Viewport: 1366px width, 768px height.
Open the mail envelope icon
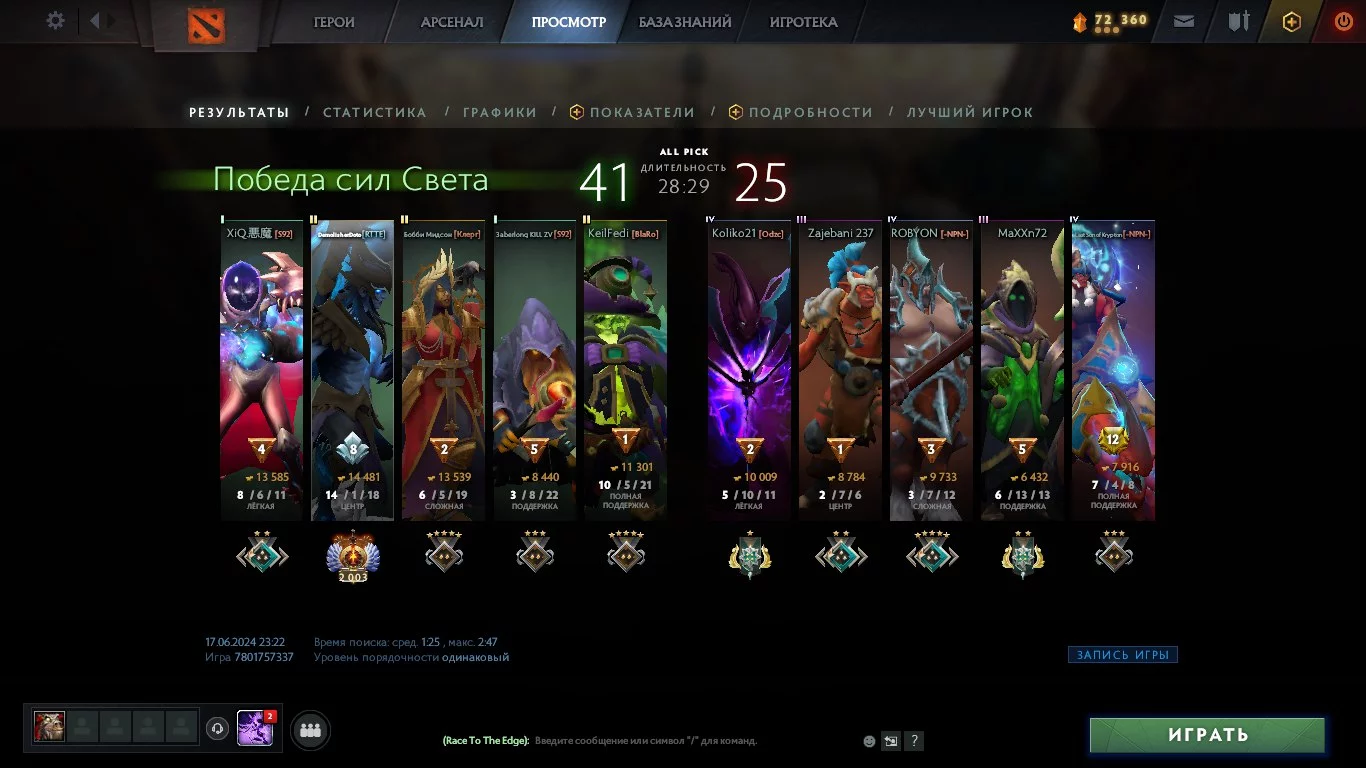[x=1184, y=21]
